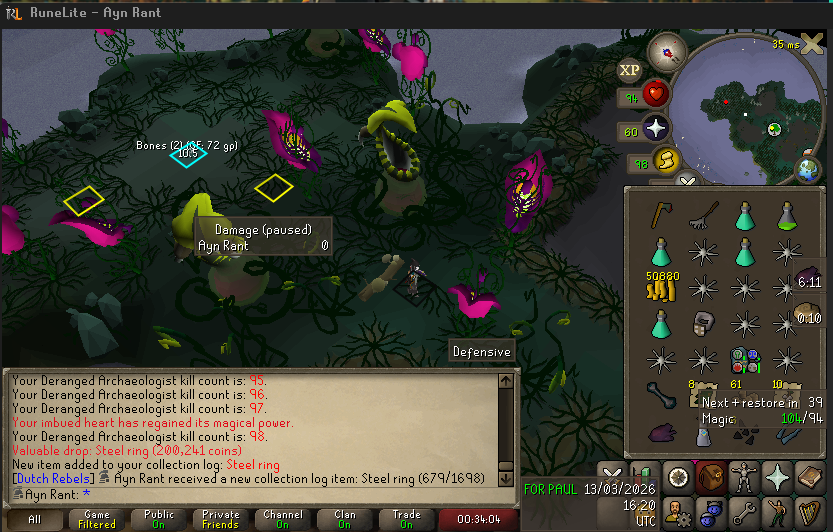The width and height of the screenshot is (833, 532).
Task: Select the rake in the inventory
Action: pyautogui.click(x=701, y=213)
